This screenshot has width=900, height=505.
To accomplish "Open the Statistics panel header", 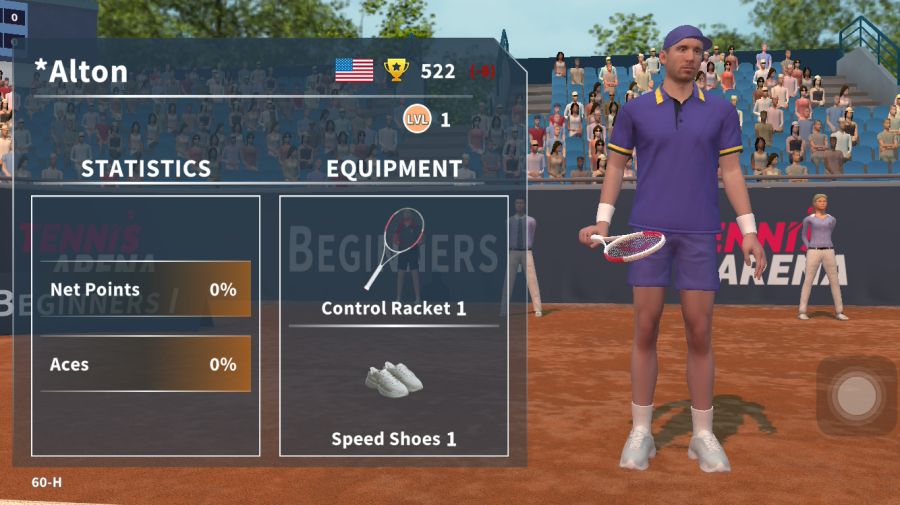I will pyautogui.click(x=146, y=169).
